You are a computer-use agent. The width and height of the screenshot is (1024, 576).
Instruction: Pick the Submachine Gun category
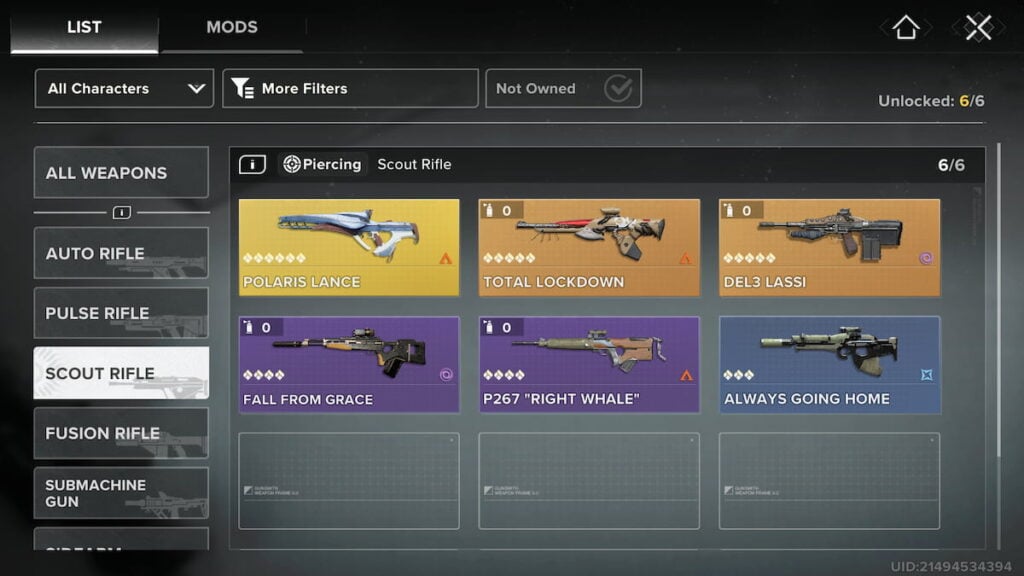[121, 493]
